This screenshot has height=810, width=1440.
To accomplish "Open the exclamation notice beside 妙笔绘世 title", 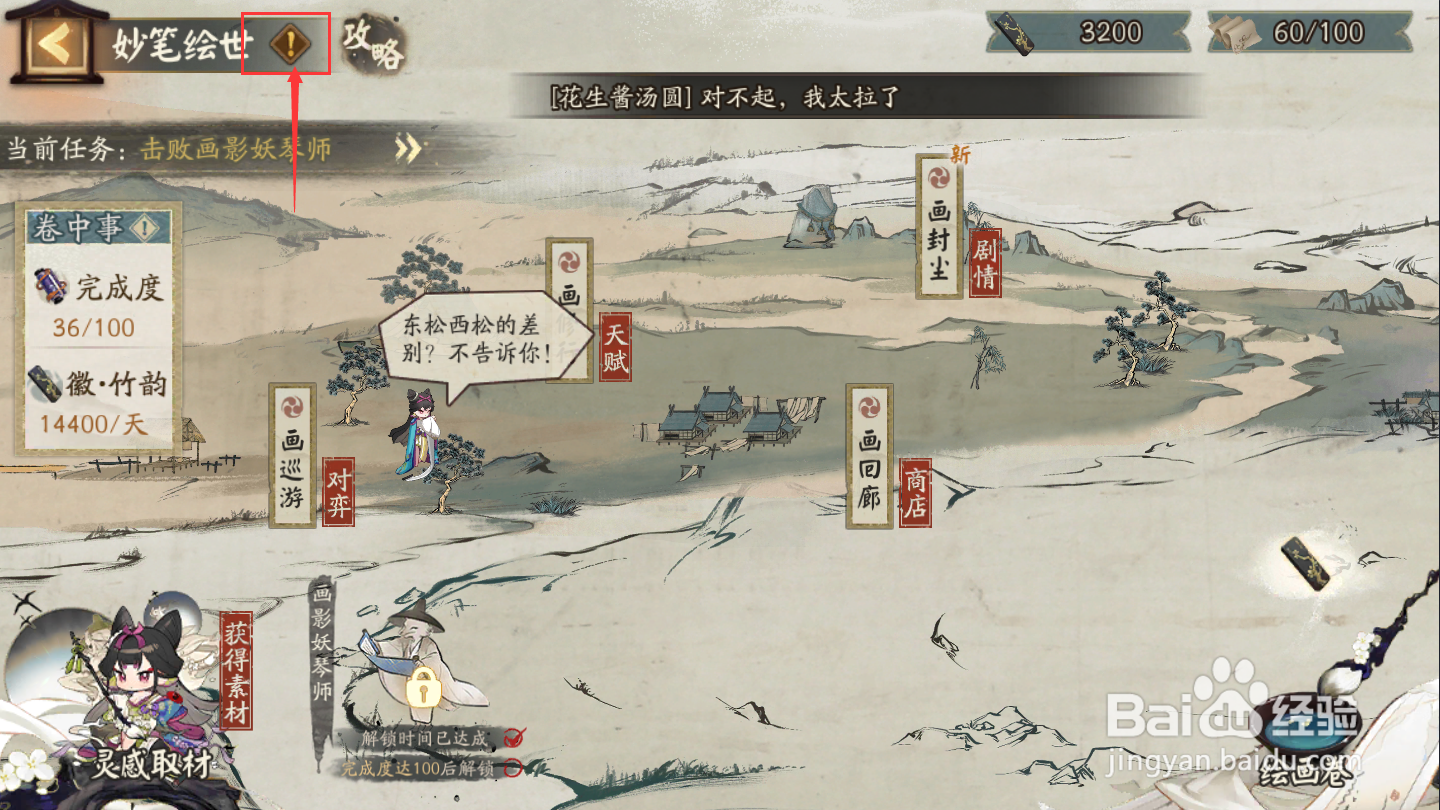I will (289, 40).
